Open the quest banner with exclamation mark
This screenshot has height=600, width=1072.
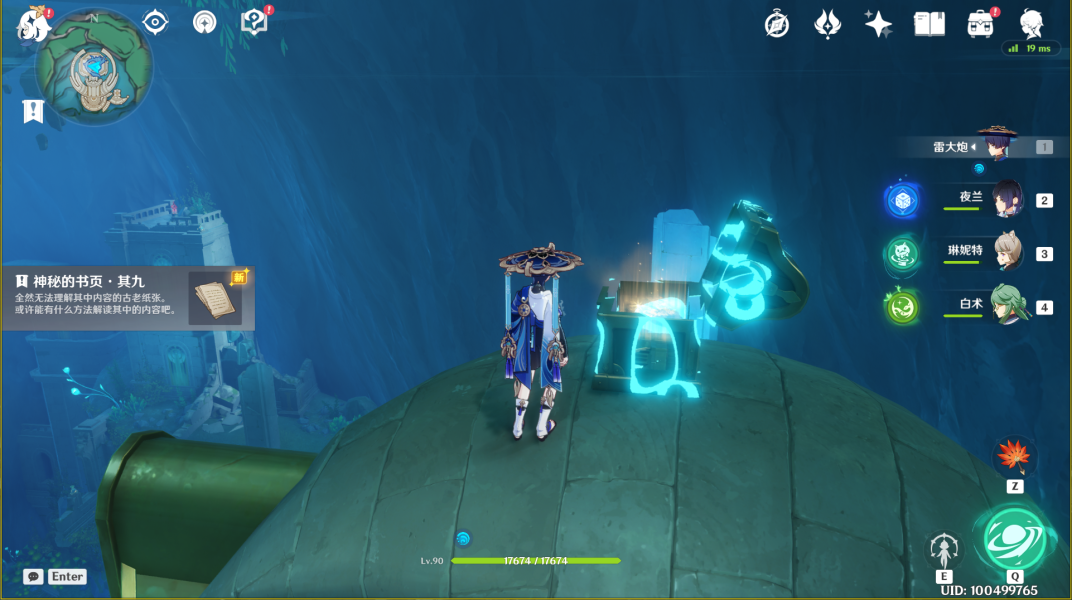33,110
